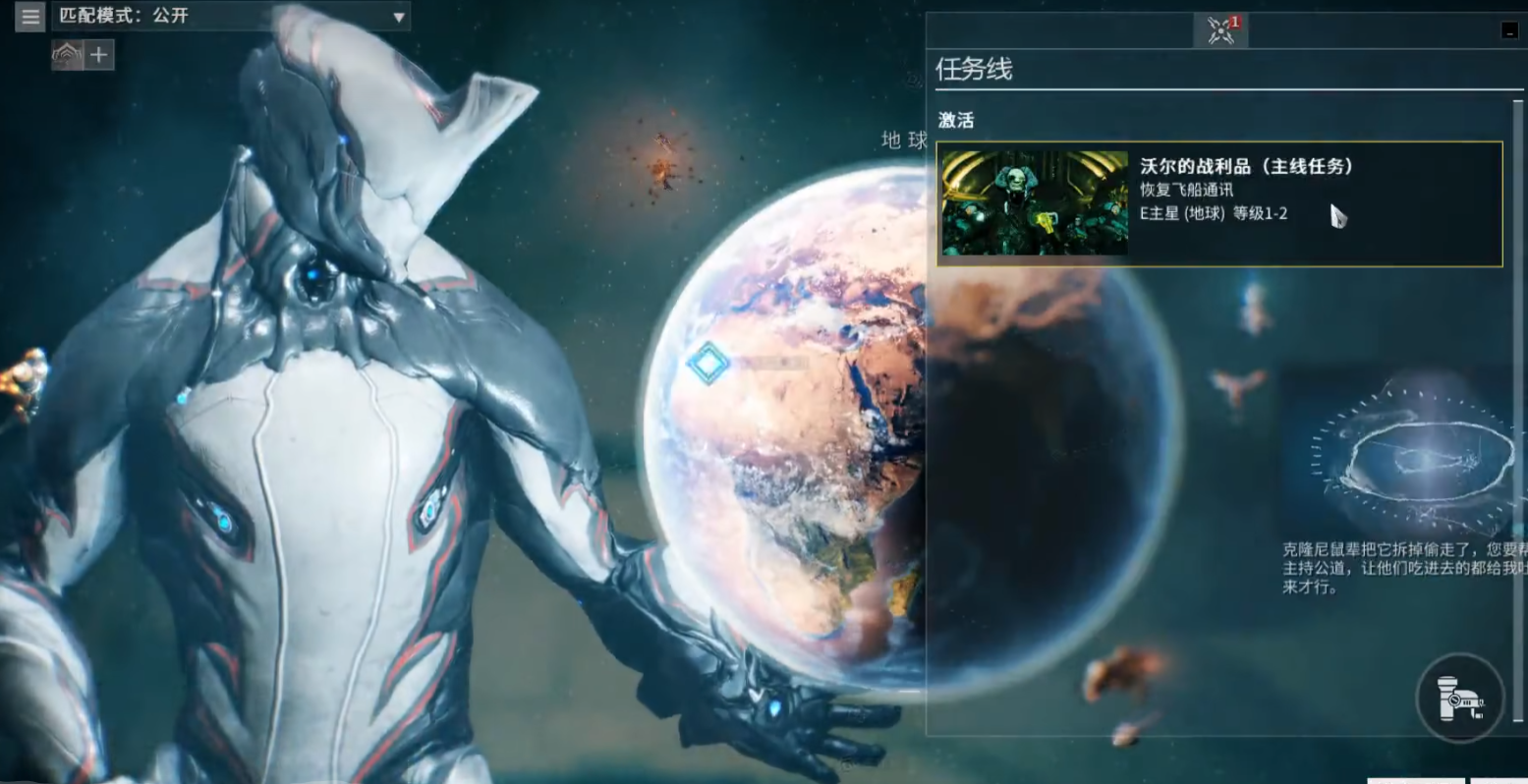1528x784 pixels.
Task: Expand the 匹配模式 matchmaking dropdown
Action: tap(398, 17)
